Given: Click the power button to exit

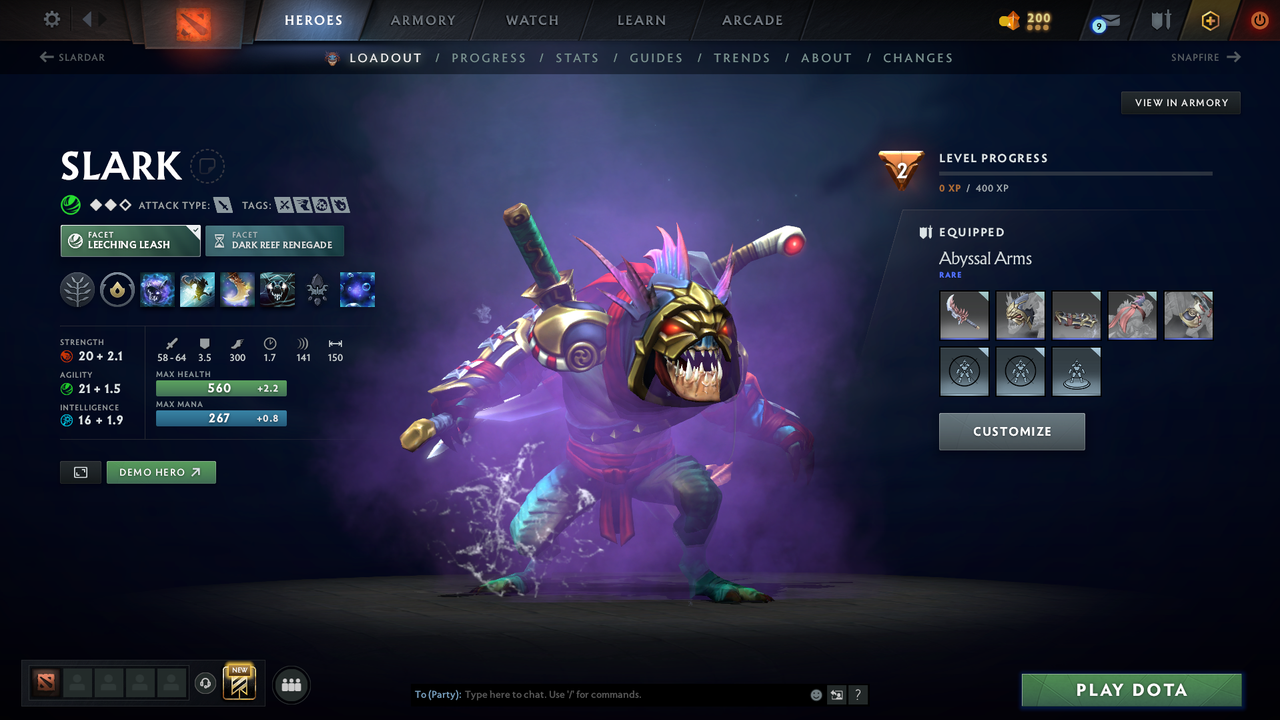Looking at the screenshot, I should (x=1259, y=20).
